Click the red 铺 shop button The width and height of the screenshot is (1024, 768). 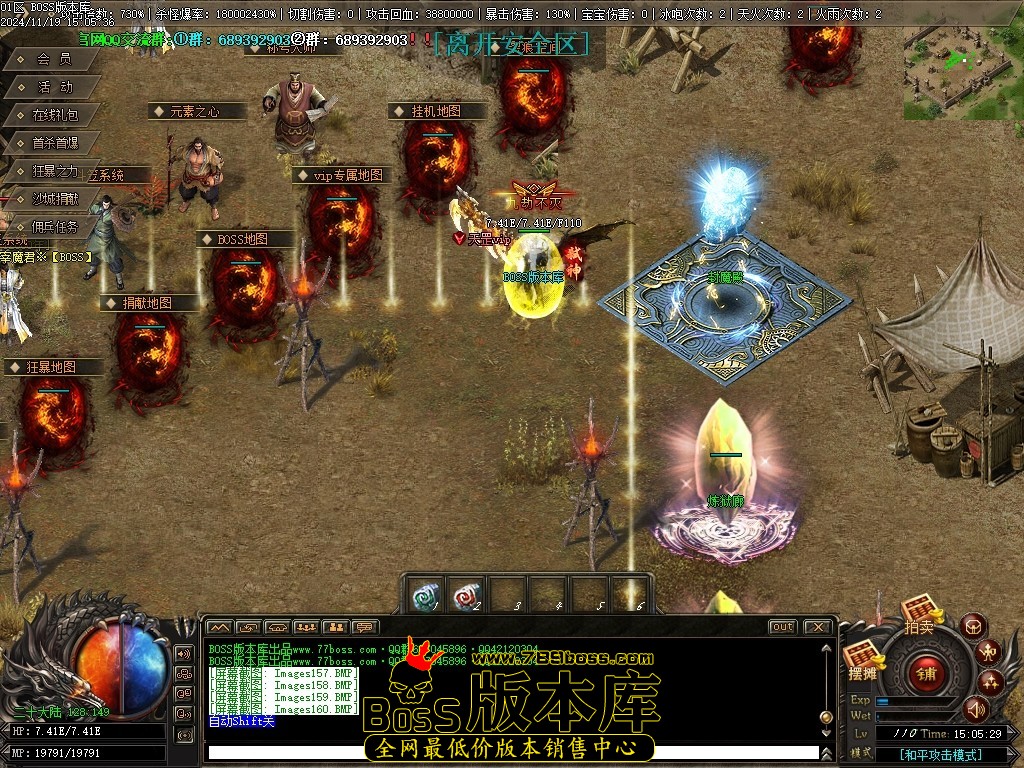[927, 673]
